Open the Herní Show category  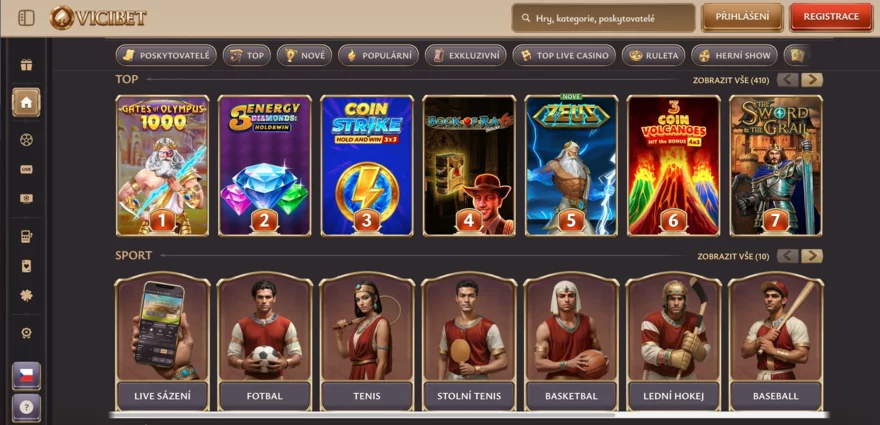pyautogui.click(x=734, y=56)
